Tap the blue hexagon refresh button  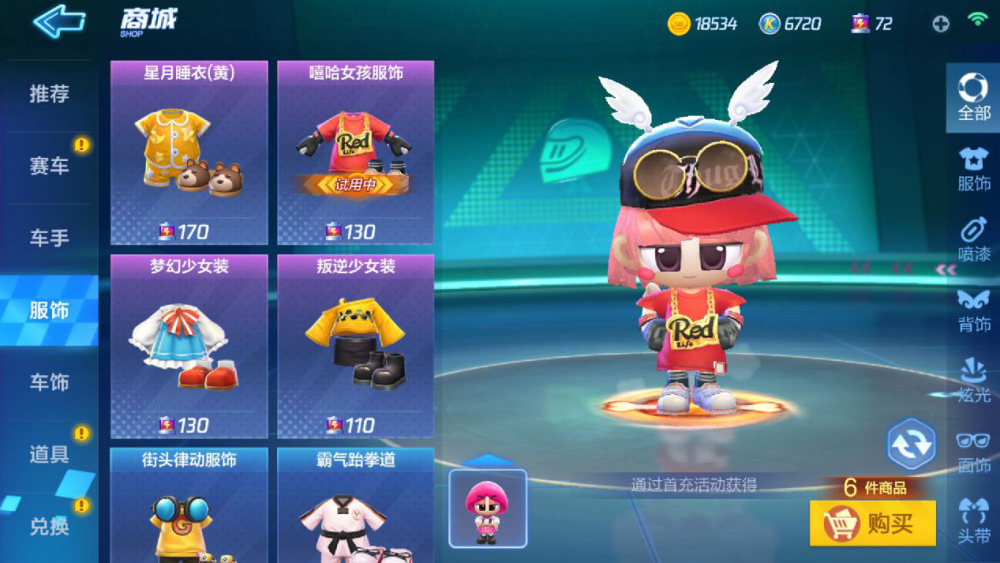[911, 443]
